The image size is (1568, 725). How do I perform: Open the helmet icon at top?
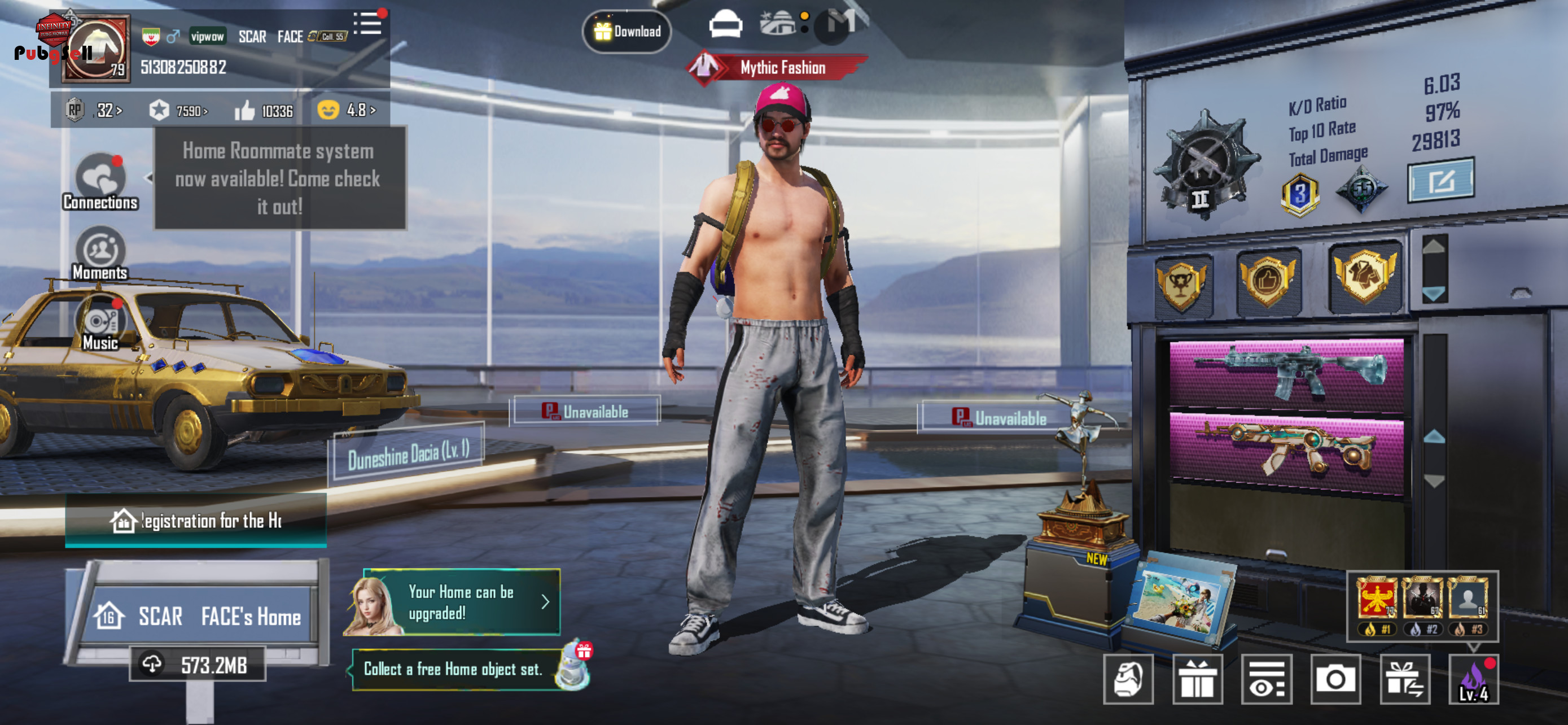tap(725, 25)
